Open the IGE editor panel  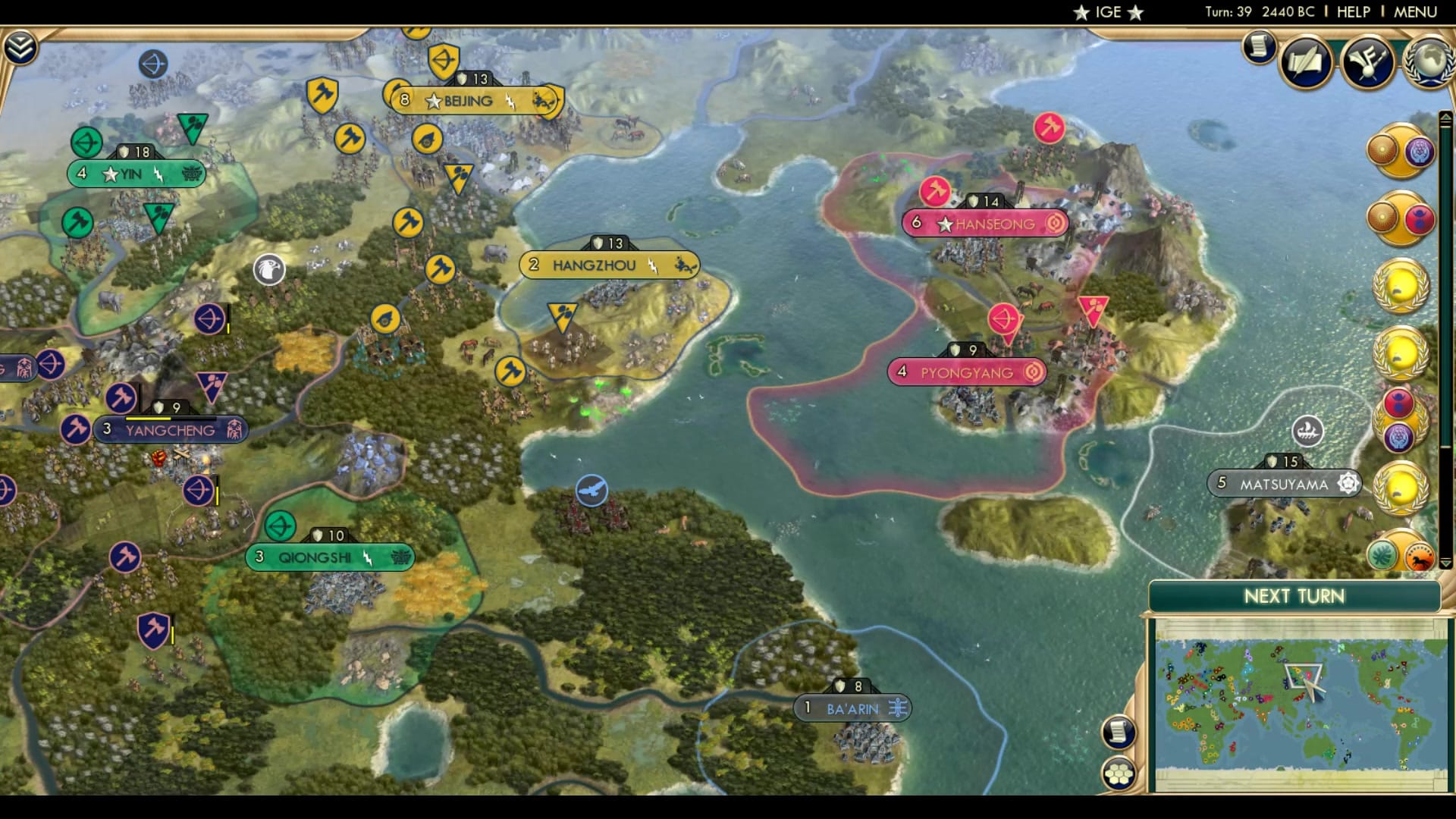(1108, 12)
